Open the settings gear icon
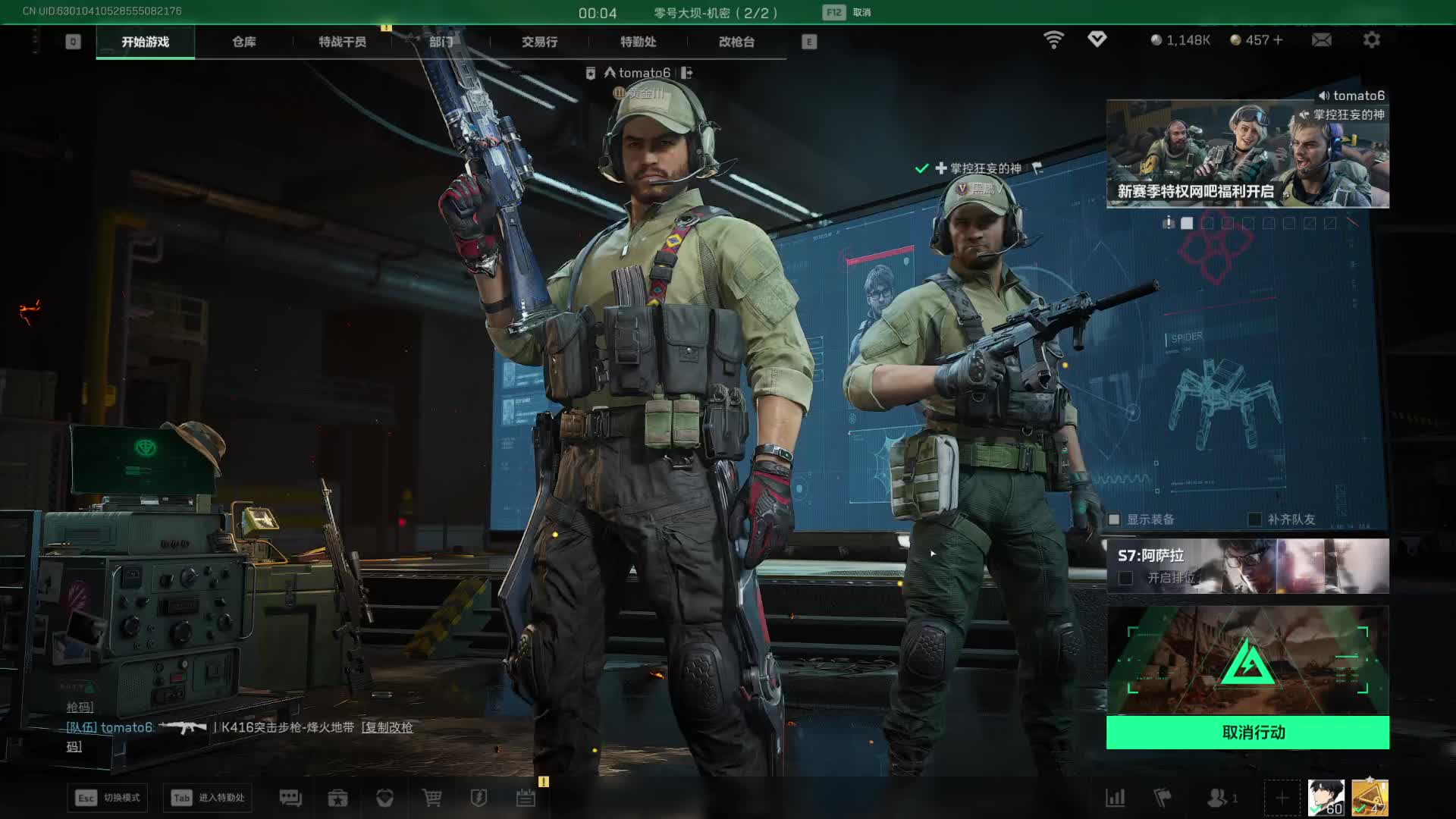The image size is (1456, 819). 1371,39
